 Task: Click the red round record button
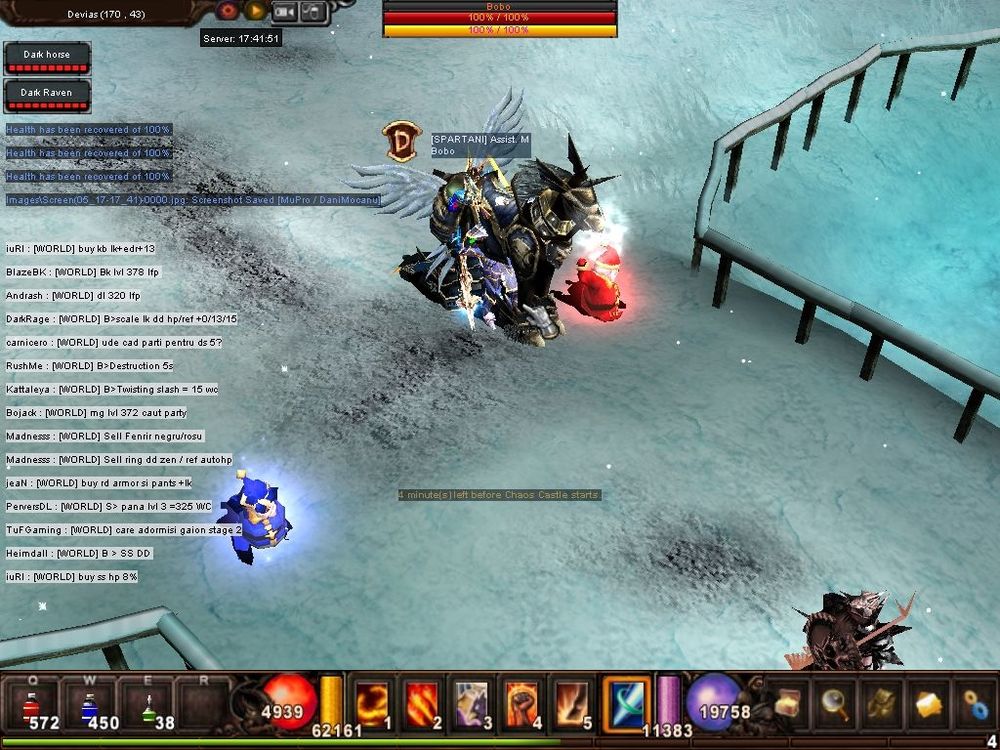pos(229,11)
